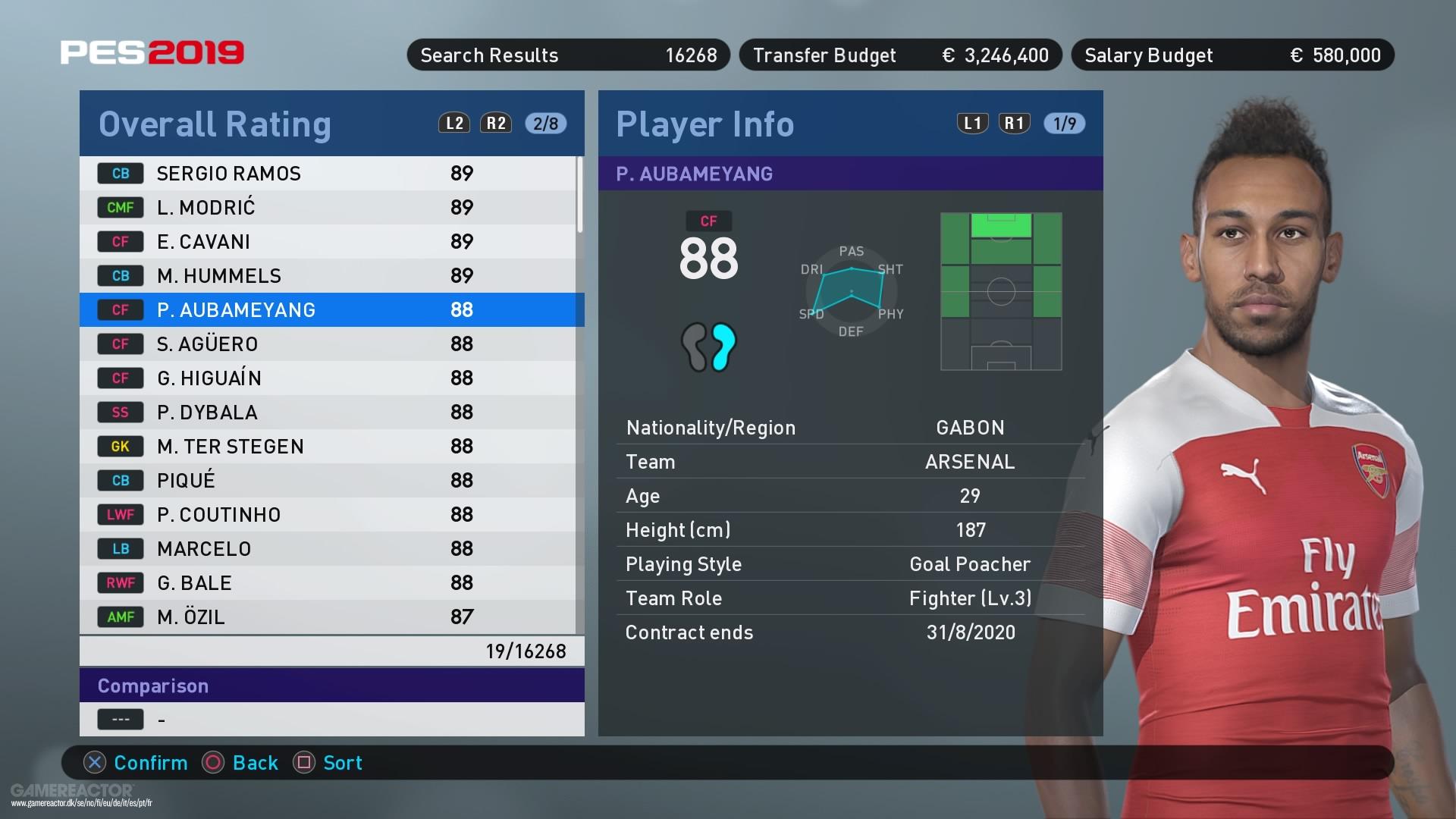Viewport: 1456px width, 819px height.
Task: Expand Player Info pages using R1
Action: point(1014,123)
